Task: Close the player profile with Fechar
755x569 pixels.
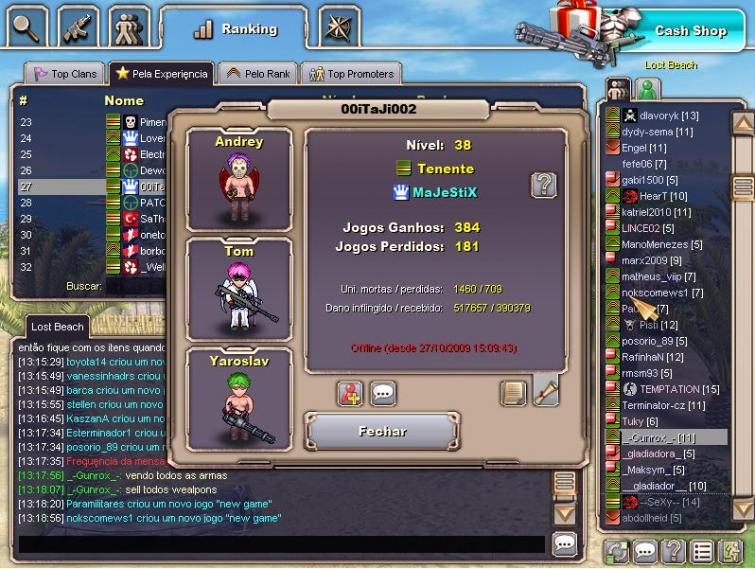Action: click(382, 431)
